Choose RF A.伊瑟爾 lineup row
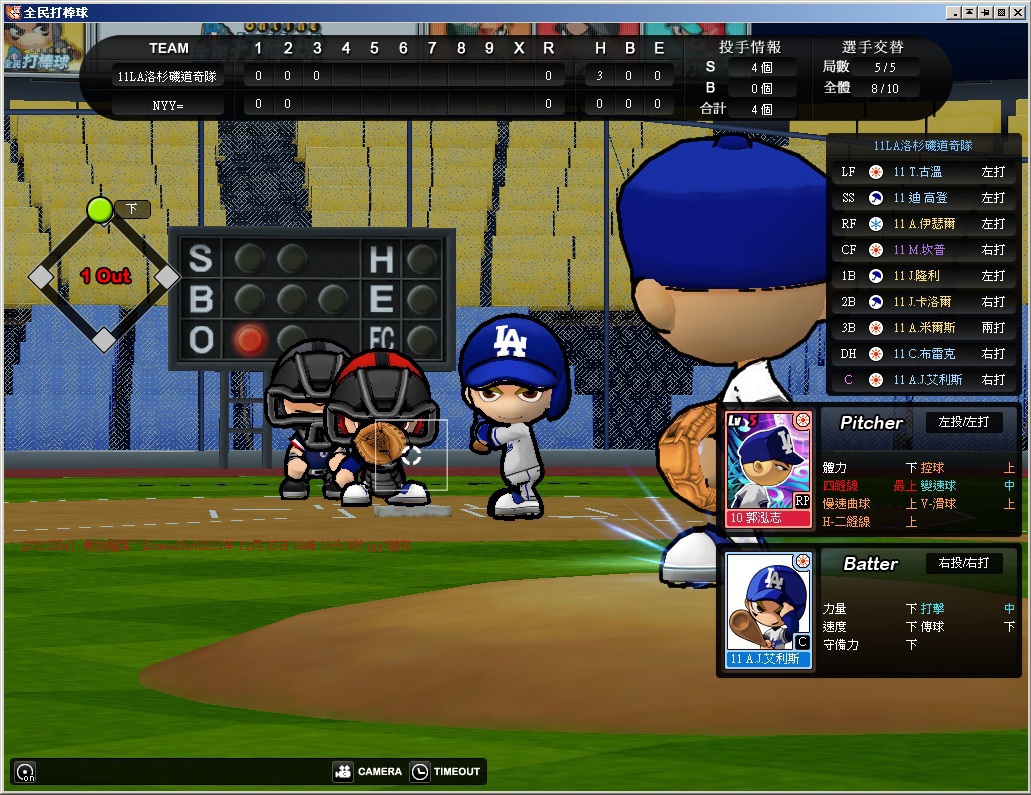Screen dimensions: 1031x795 pyautogui.click(x=922, y=224)
